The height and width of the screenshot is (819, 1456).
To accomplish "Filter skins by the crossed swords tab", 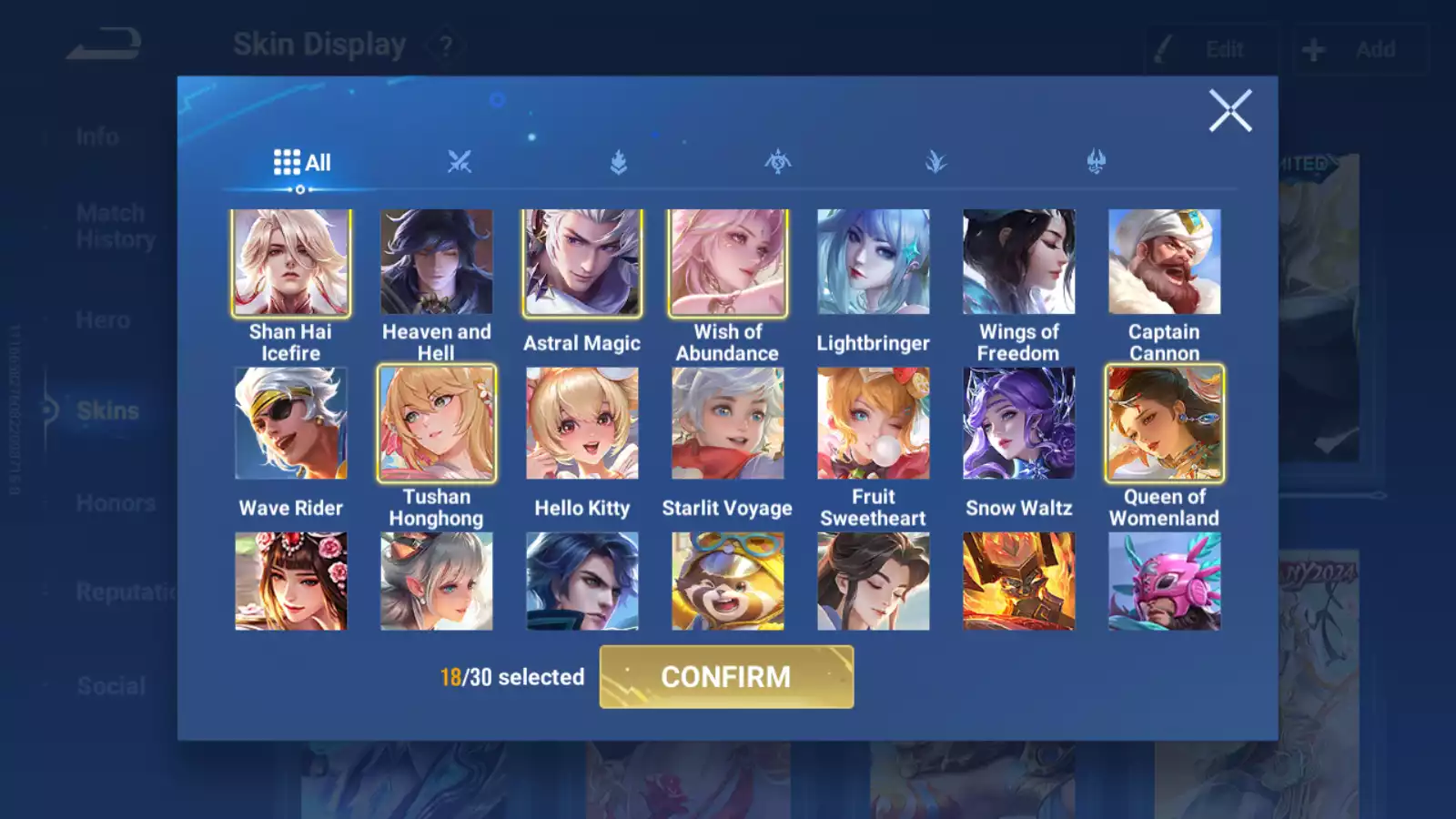I will pyautogui.click(x=460, y=163).
